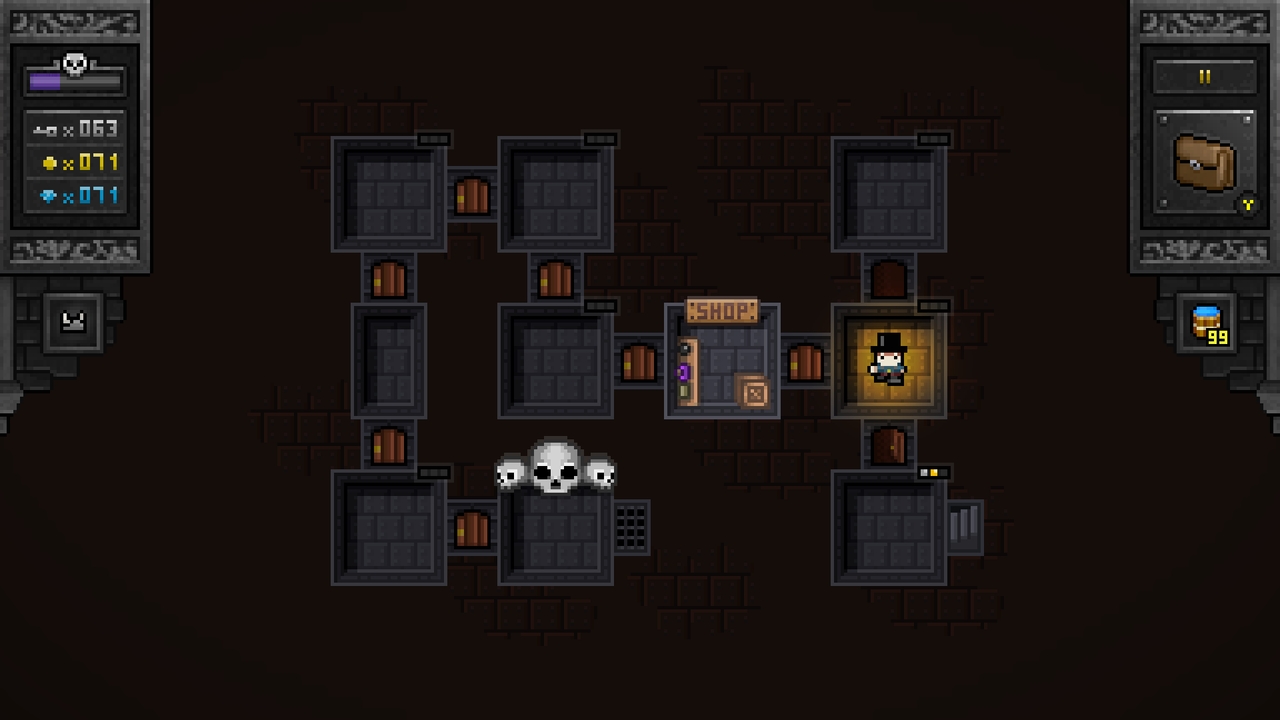Select the helmet icon below the stats panel
This screenshot has height=720, width=1280.
[x=71, y=320]
